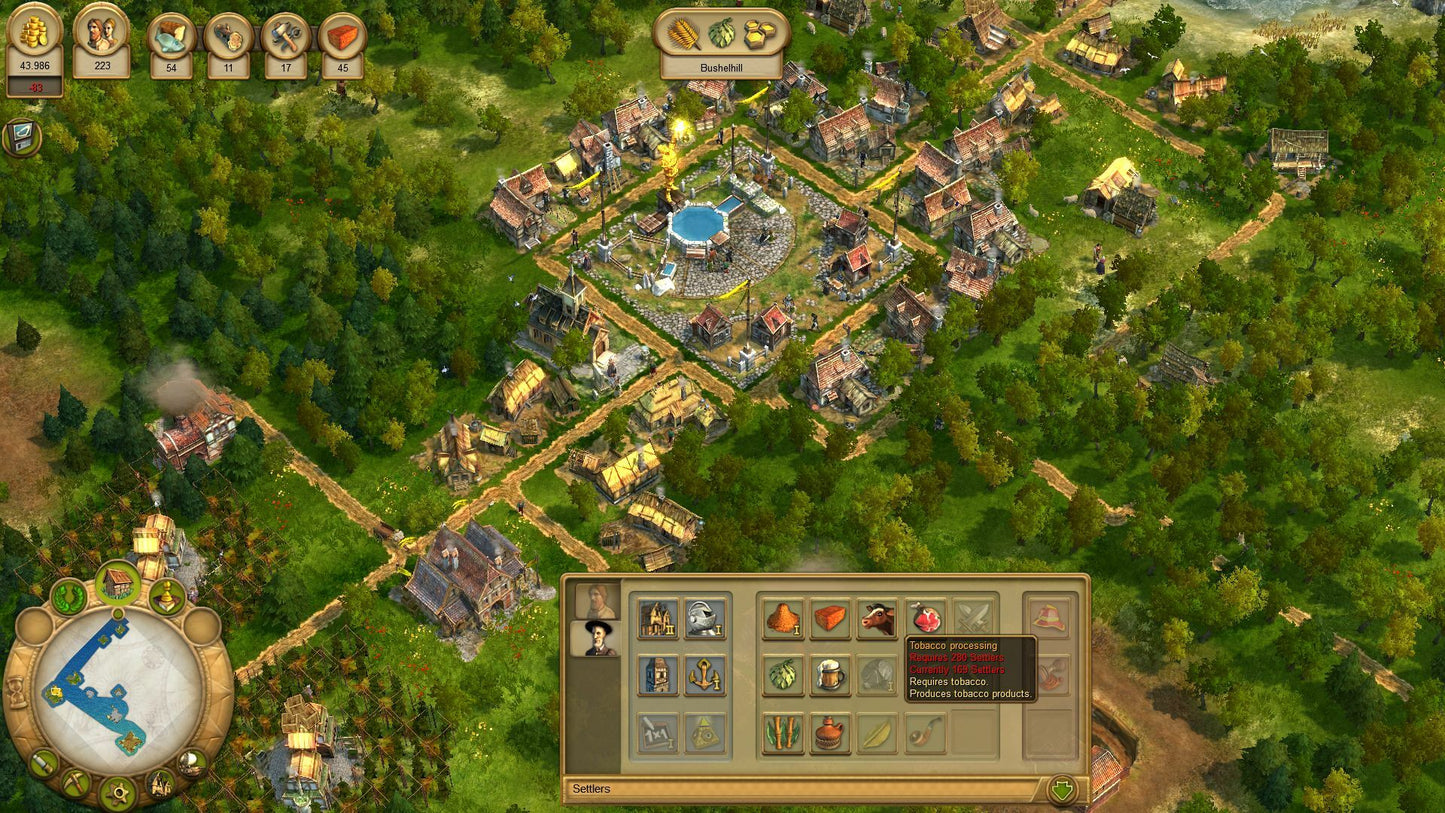Open military buildings via the knight helmet icon
The image size is (1445, 813).
pos(706,617)
